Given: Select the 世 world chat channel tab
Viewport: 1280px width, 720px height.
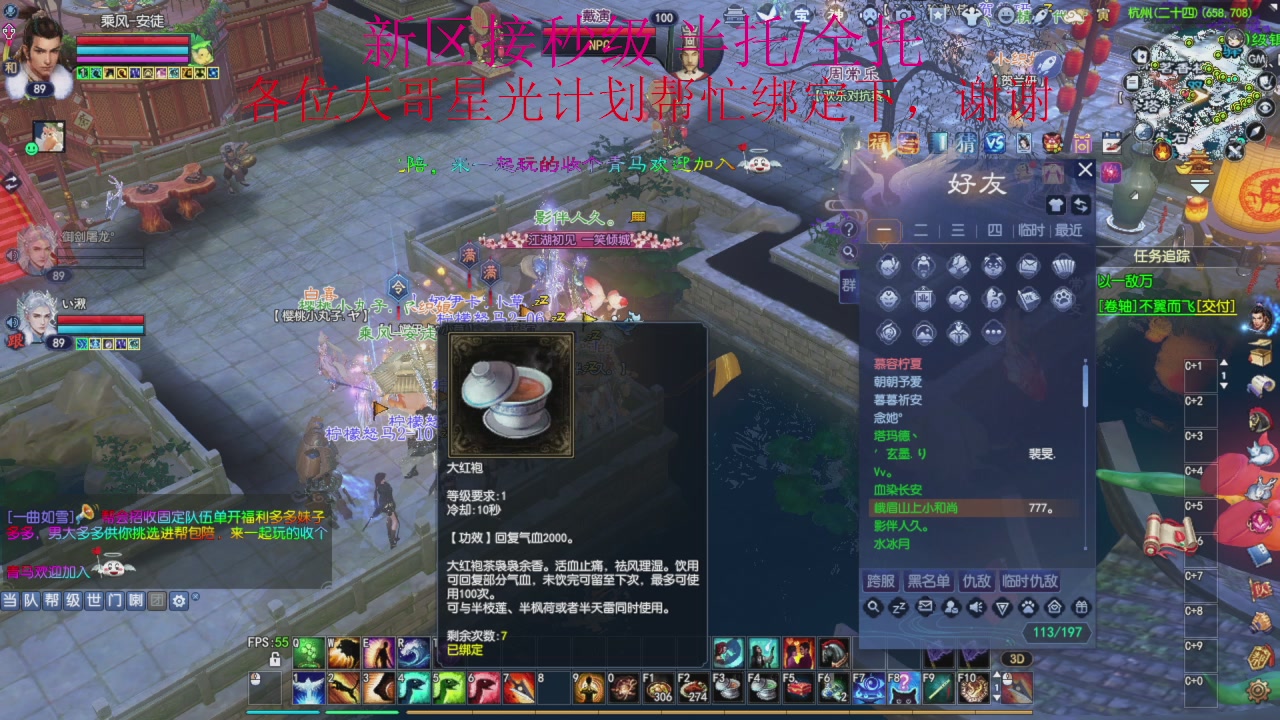Looking at the screenshot, I should (94, 601).
